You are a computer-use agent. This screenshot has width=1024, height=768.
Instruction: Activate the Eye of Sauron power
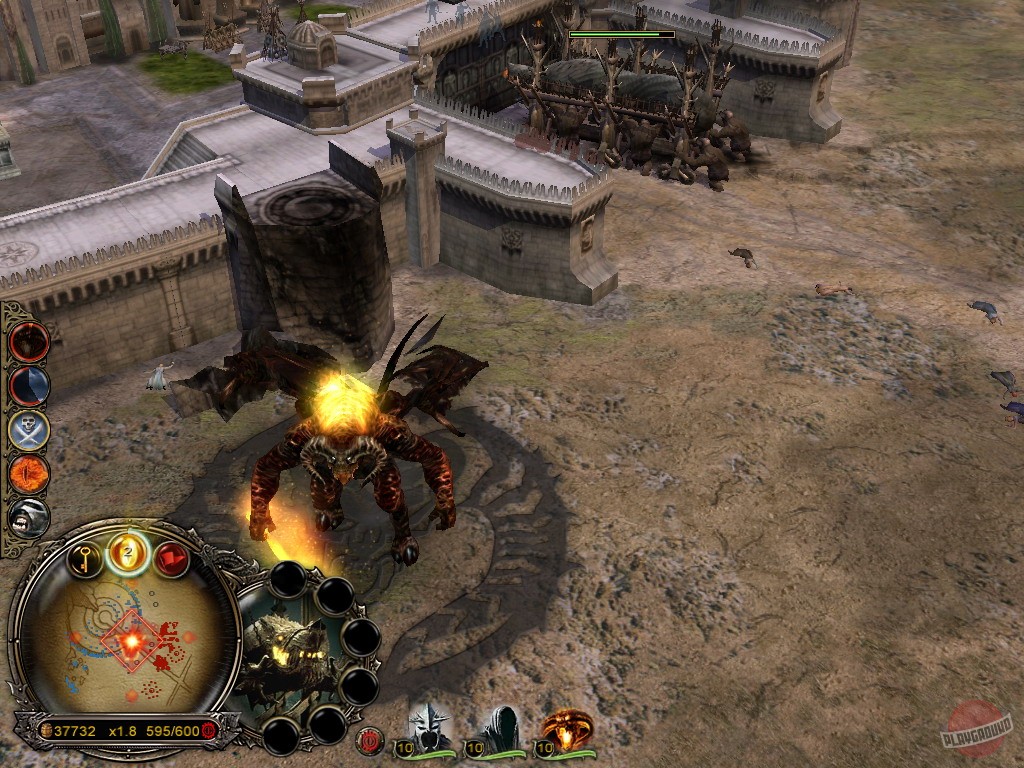pyautogui.click(x=29, y=474)
